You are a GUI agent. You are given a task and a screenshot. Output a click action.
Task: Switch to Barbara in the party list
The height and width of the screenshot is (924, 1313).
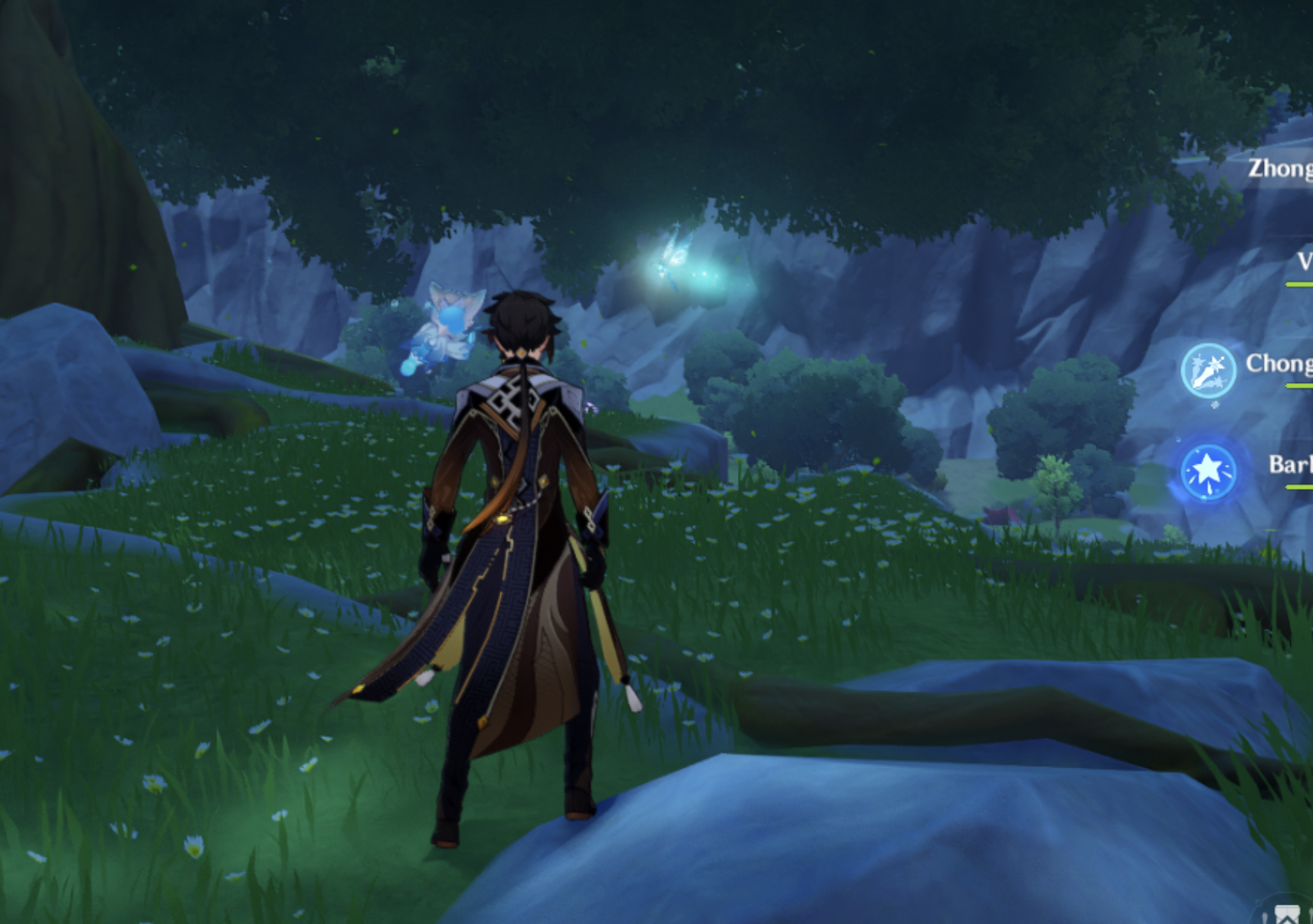tap(1290, 464)
